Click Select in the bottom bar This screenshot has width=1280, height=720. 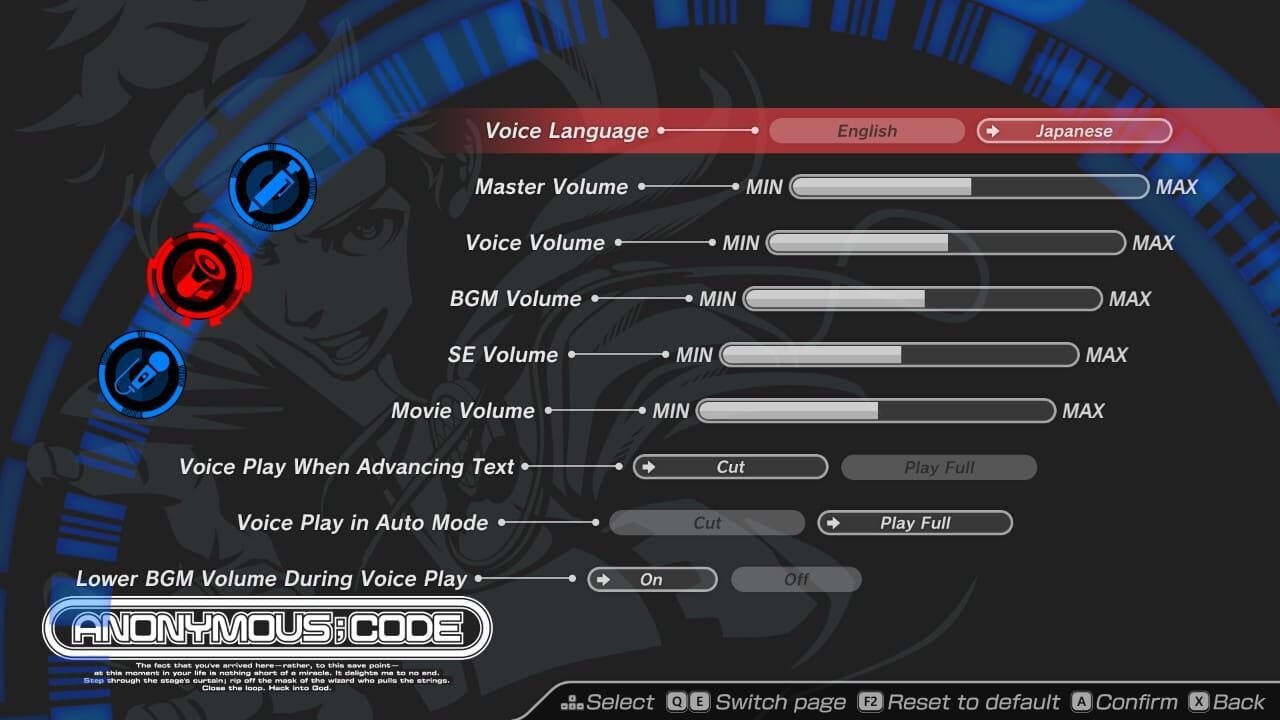pyautogui.click(x=622, y=702)
